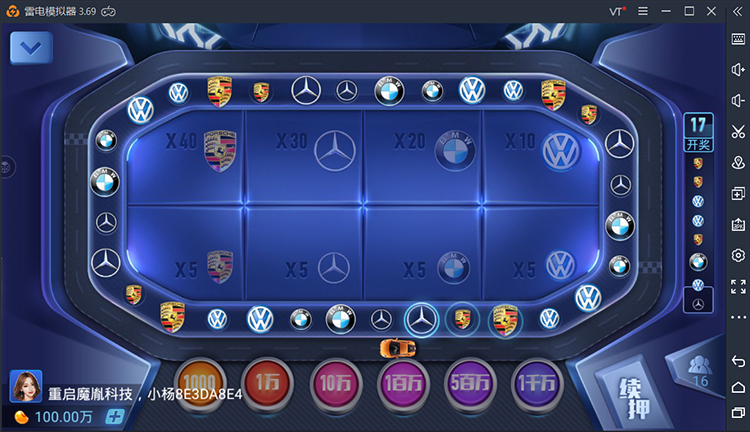Viewport: 750px width, 432px height.
Task: Select the 1000 betting chip
Action: (x=200, y=383)
